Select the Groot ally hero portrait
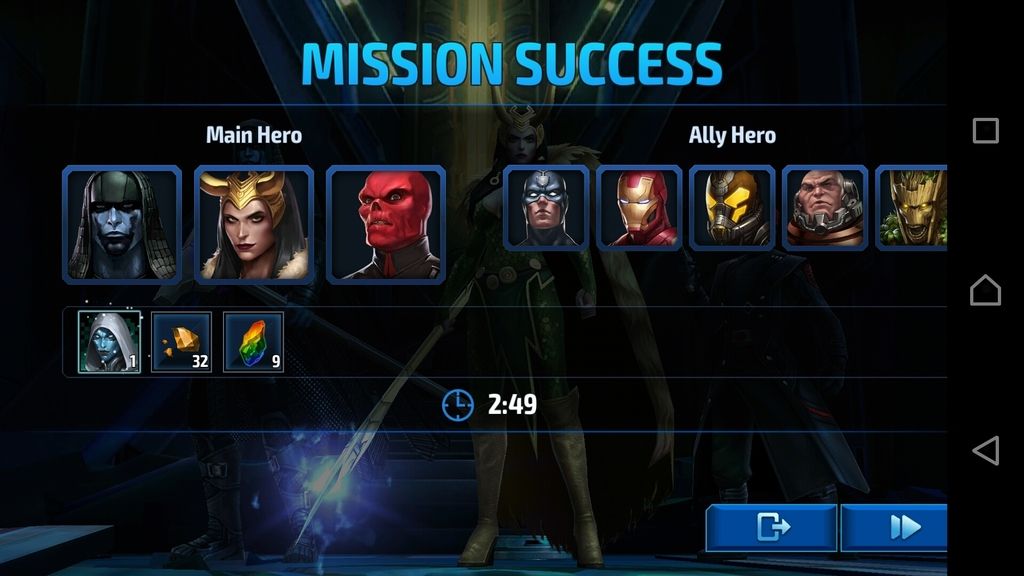Screen dimensions: 1024x576 point(912,208)
